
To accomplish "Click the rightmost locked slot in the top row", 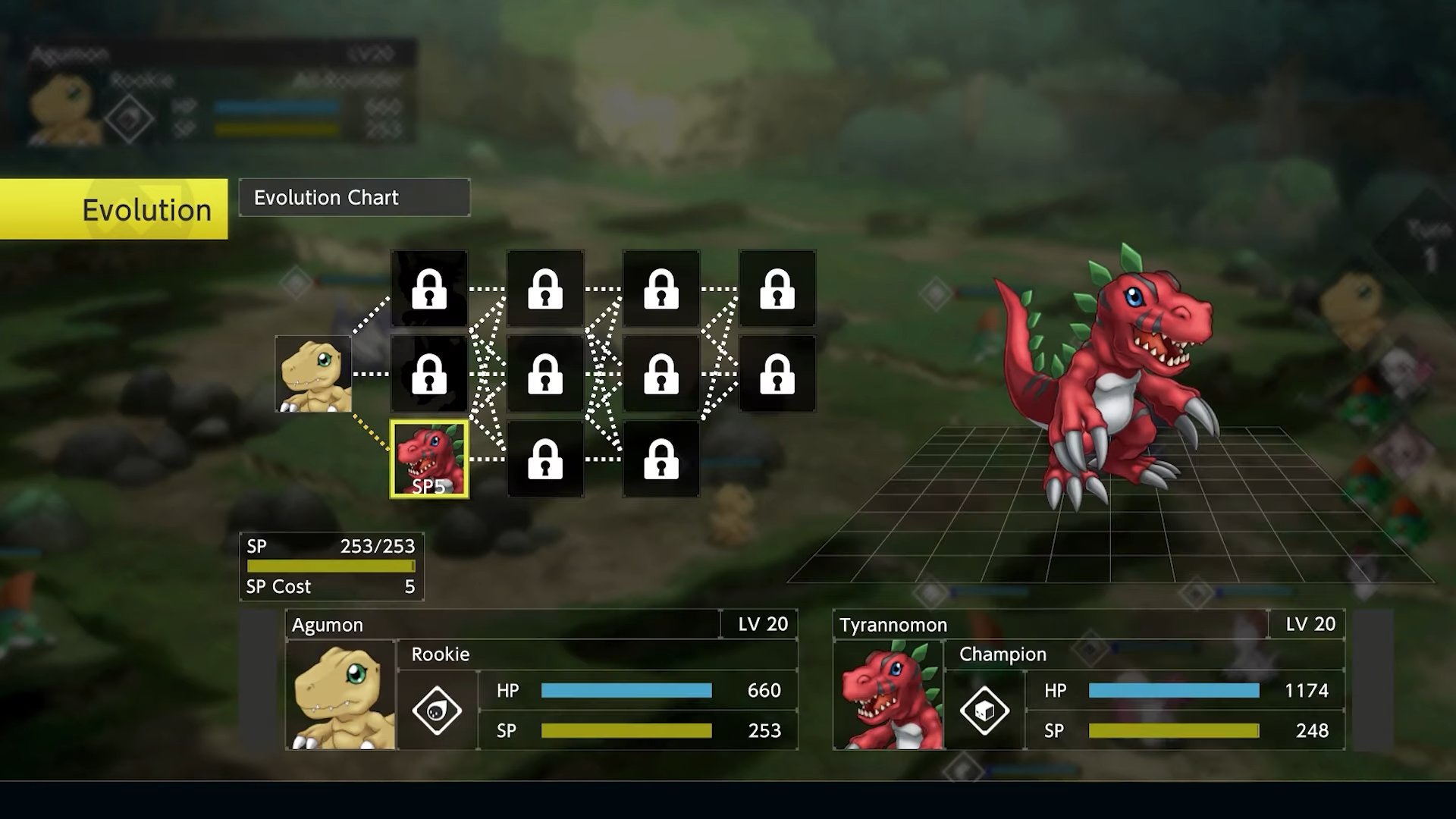I will [x=776, y=290].
